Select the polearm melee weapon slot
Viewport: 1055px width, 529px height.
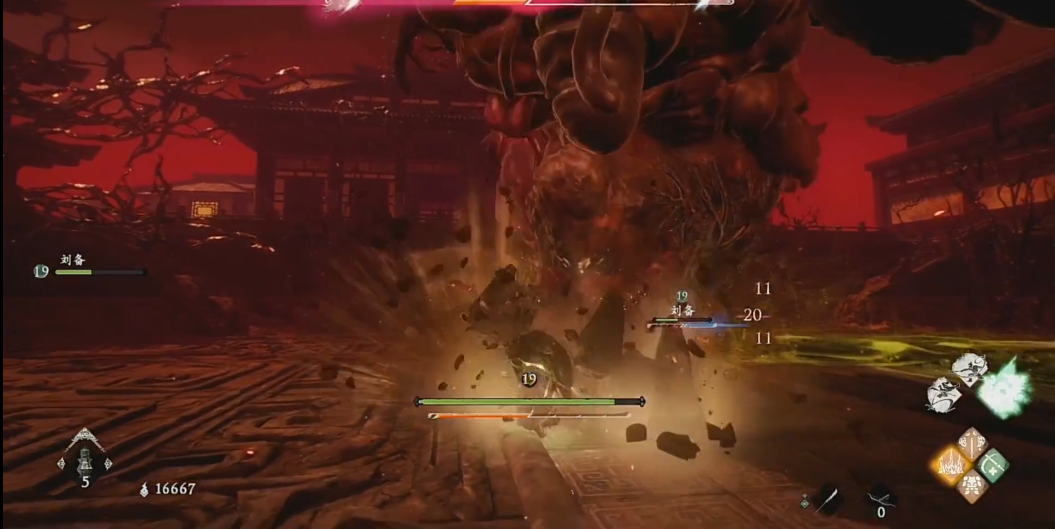pos(830,498)
